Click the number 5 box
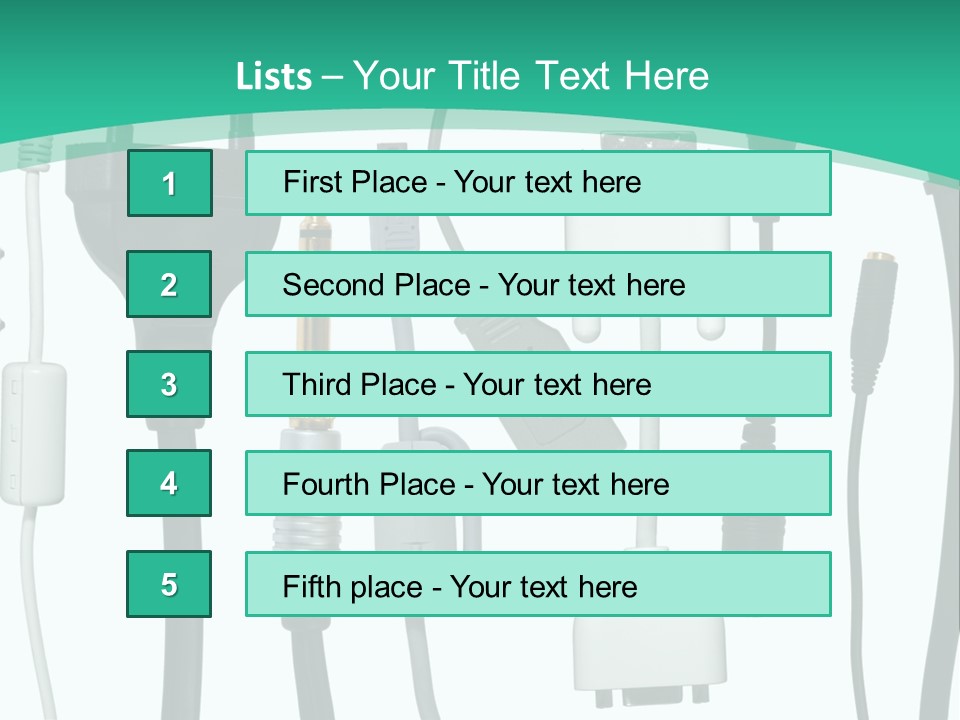 tap(169, 584)
